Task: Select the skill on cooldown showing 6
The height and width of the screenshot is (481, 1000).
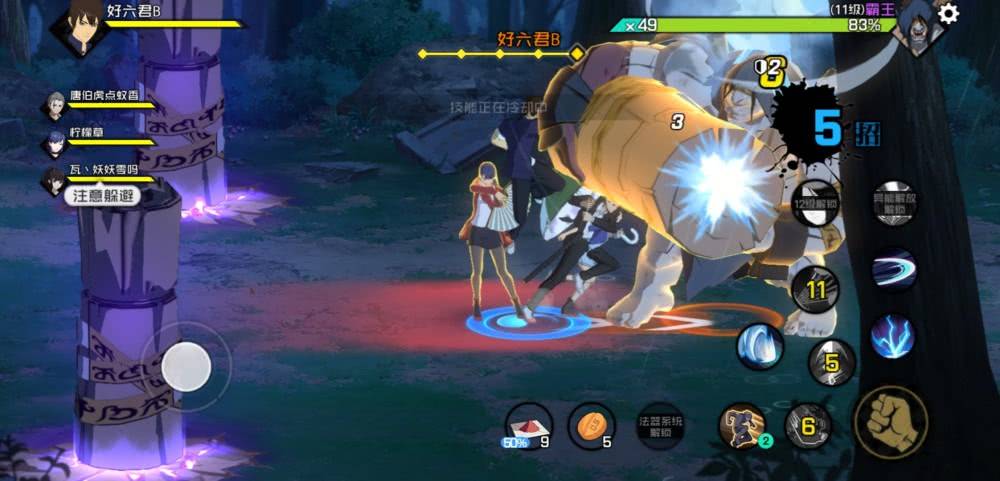Action: (x=808, y=425)
